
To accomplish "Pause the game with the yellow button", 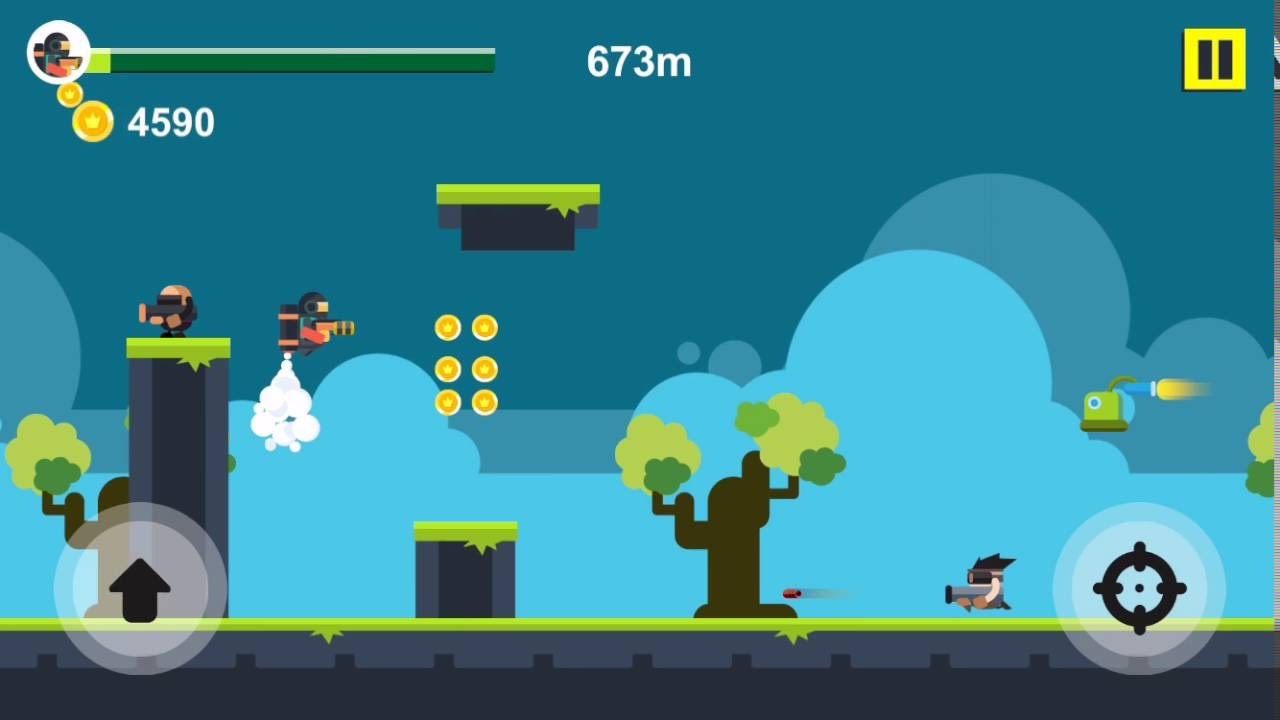I will click(x=1214, y=60).
